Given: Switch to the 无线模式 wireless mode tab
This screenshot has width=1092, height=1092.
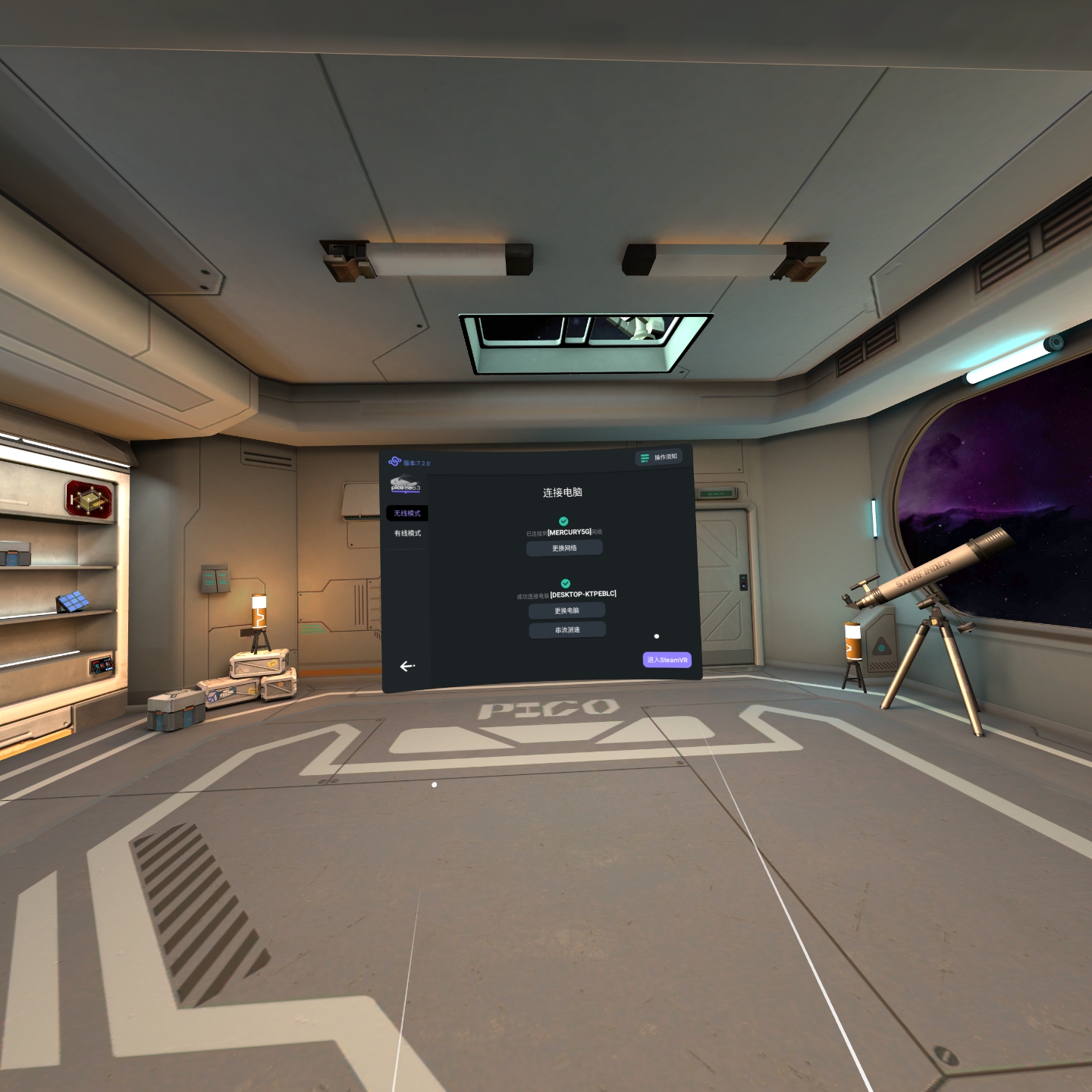Looking at the screenshot, I should coord(407,513).
